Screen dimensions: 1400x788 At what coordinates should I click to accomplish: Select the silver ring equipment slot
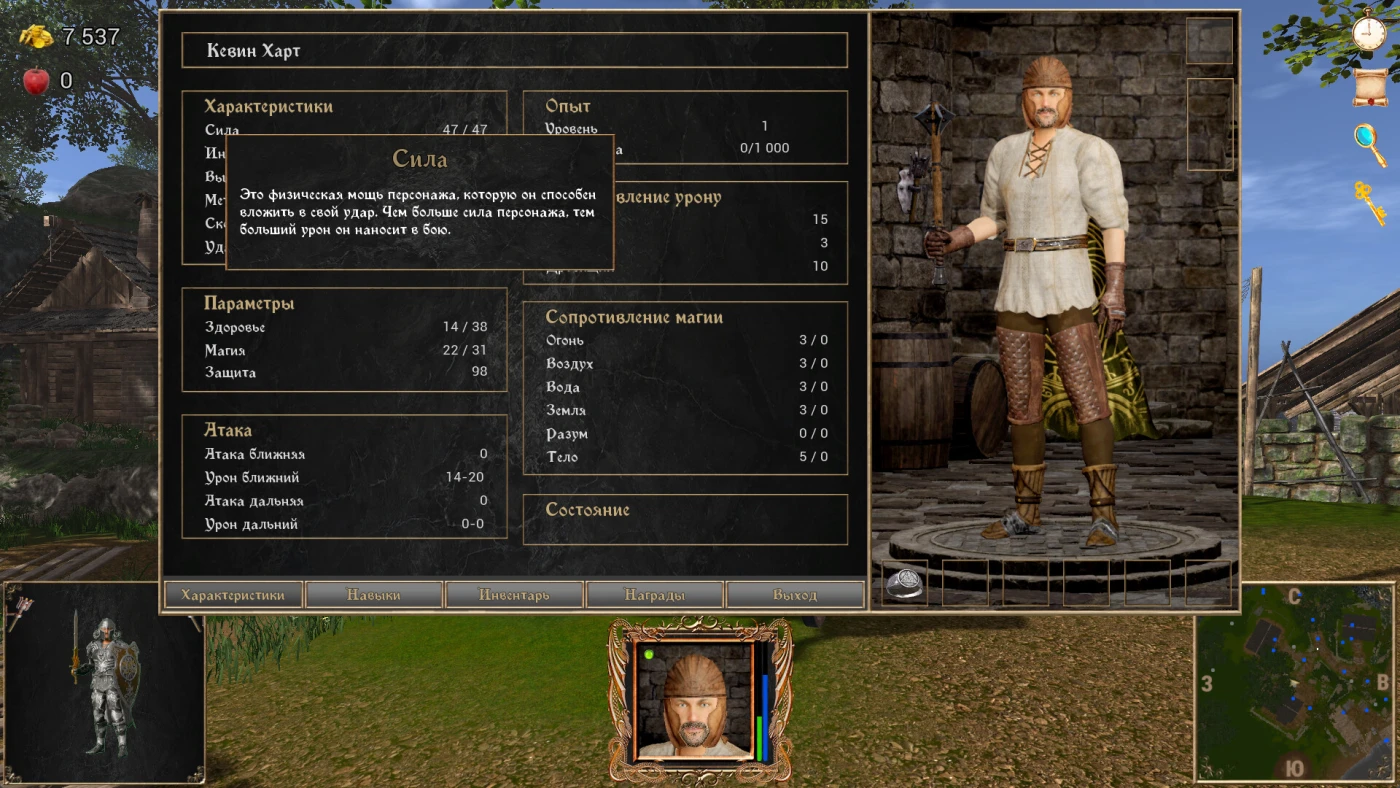coord(905,583)
